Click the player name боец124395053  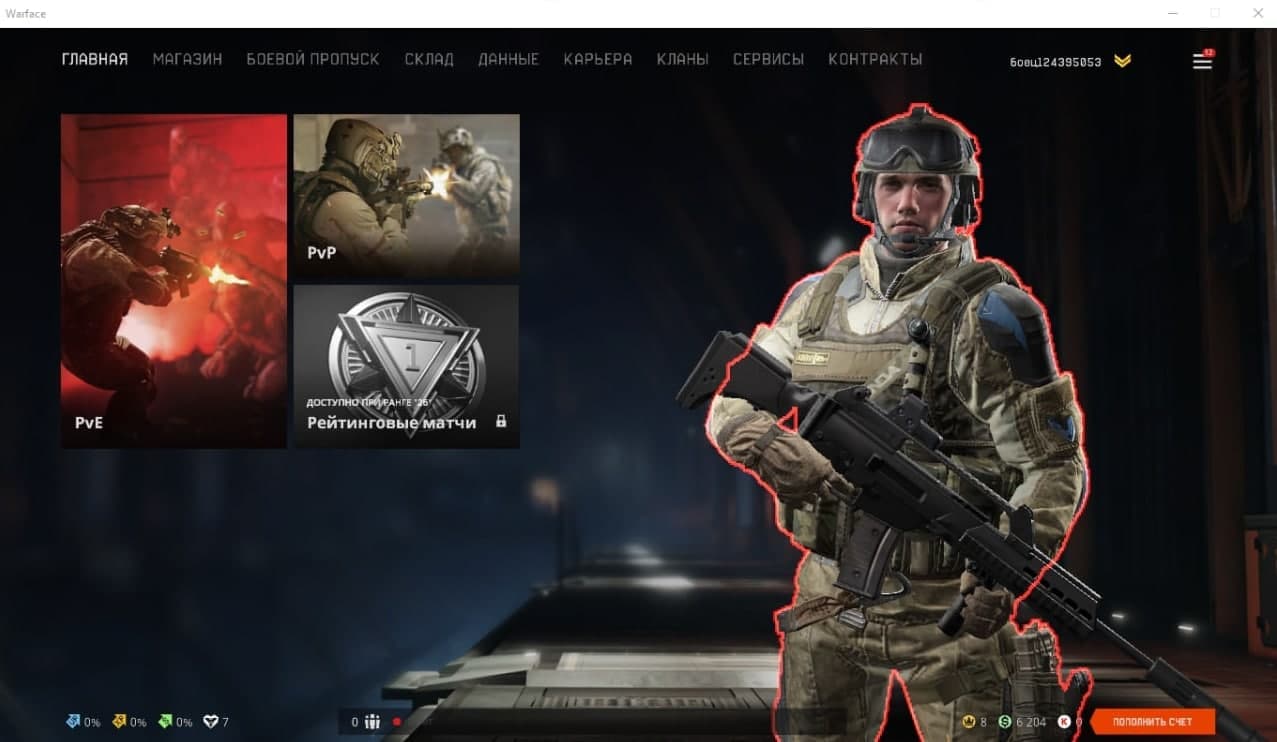[1055, 62]
